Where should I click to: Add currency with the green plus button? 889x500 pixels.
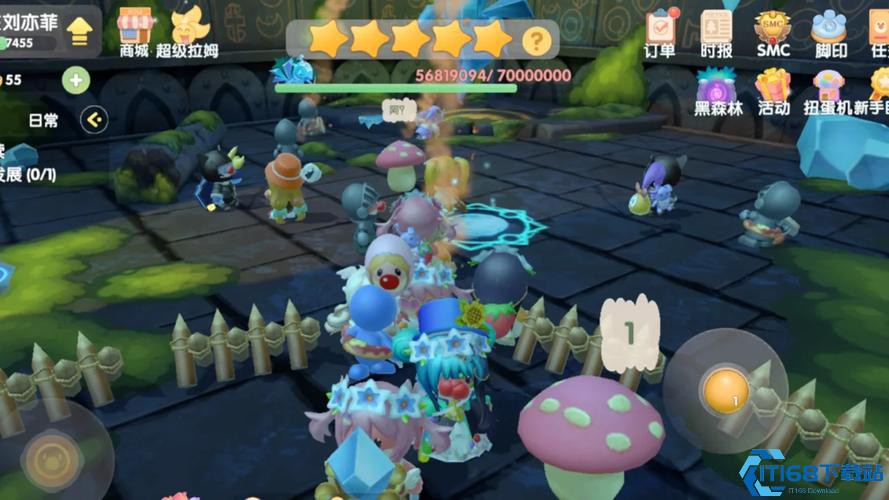pos(76,80)
